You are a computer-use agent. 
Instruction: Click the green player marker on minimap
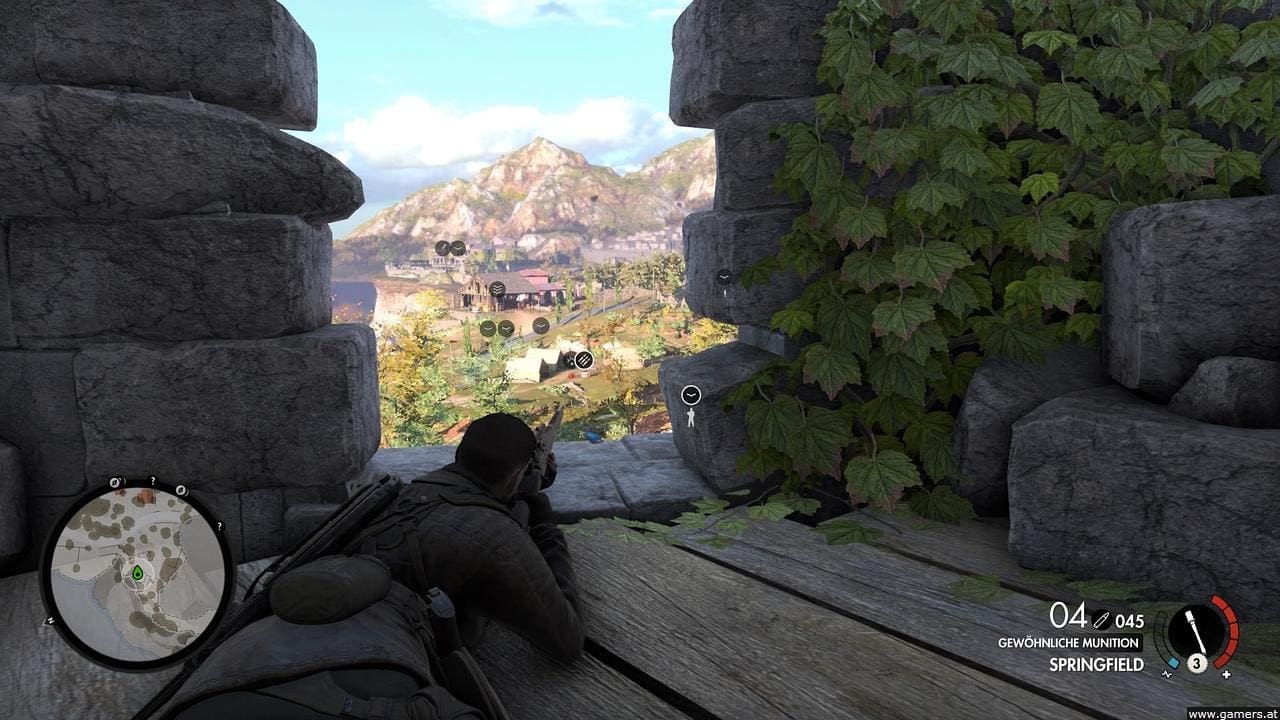click(137, 572)
